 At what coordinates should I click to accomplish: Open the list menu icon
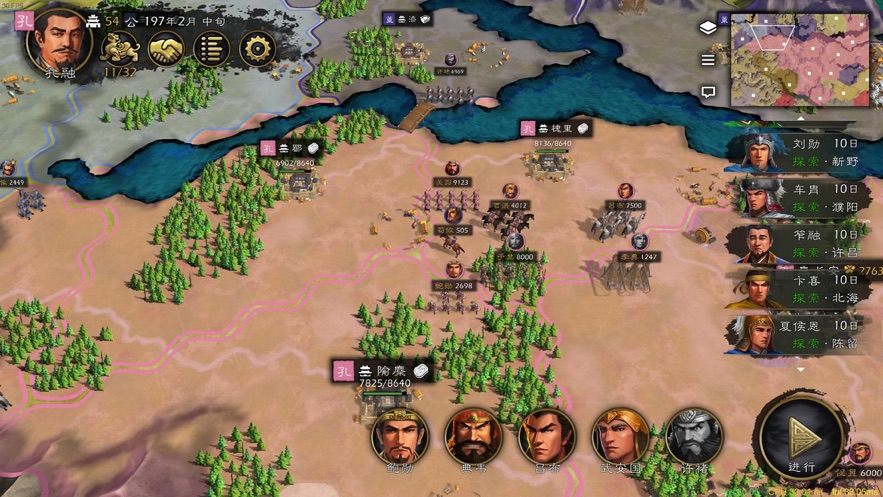coord(211,48)
